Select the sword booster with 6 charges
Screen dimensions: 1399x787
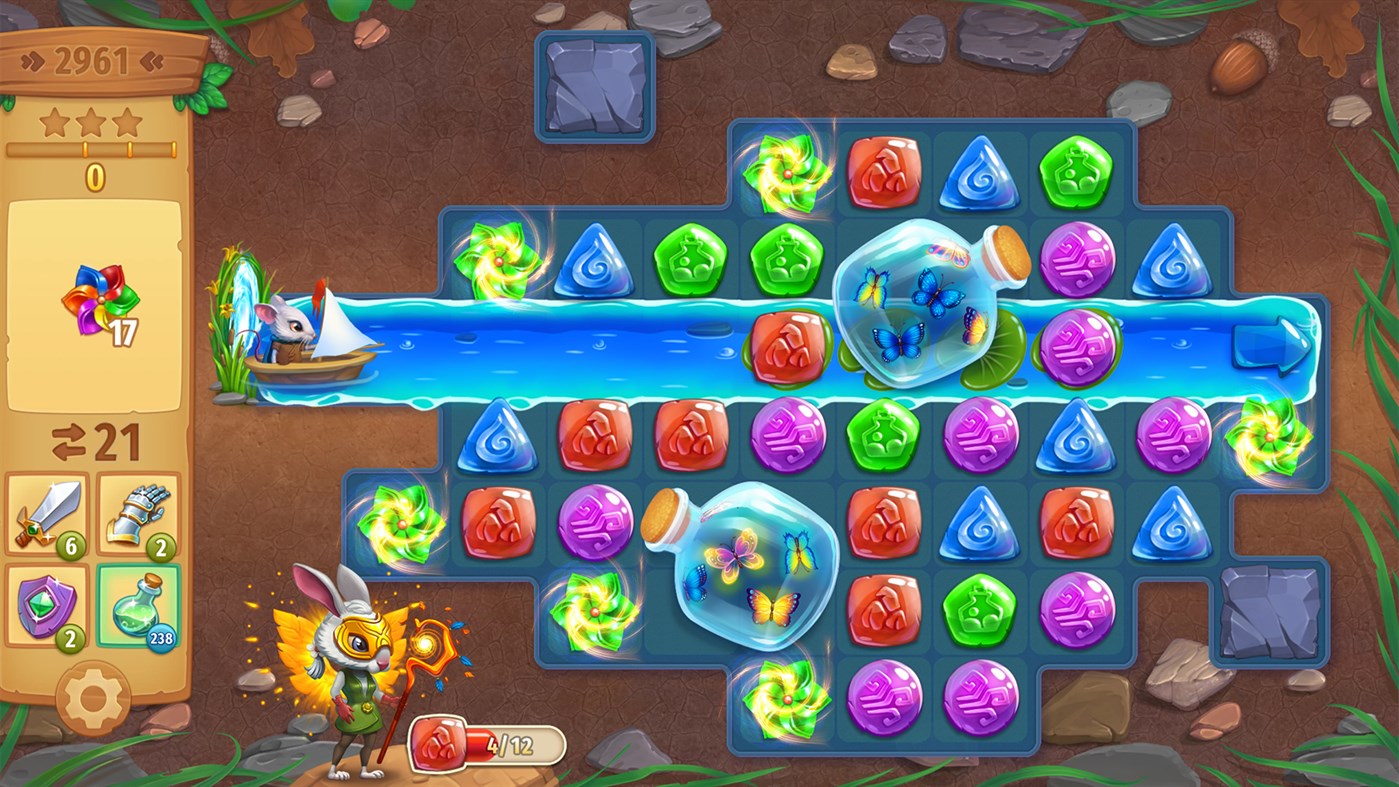[47, 514]
